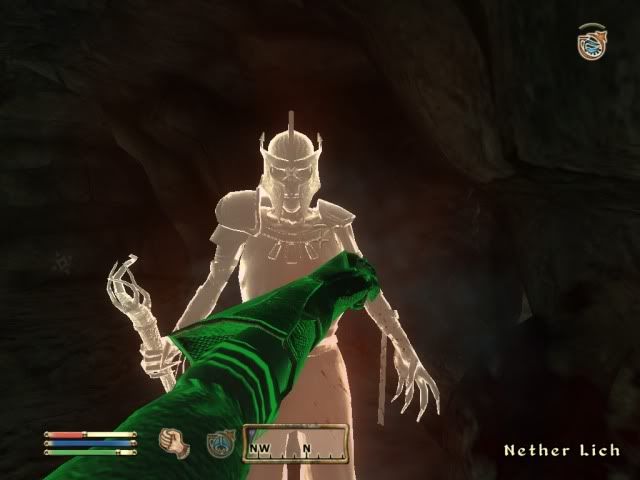Screen dimensions: 640x480
Task: Click the fist weapon icon
Action: click(x=176, y=441)
